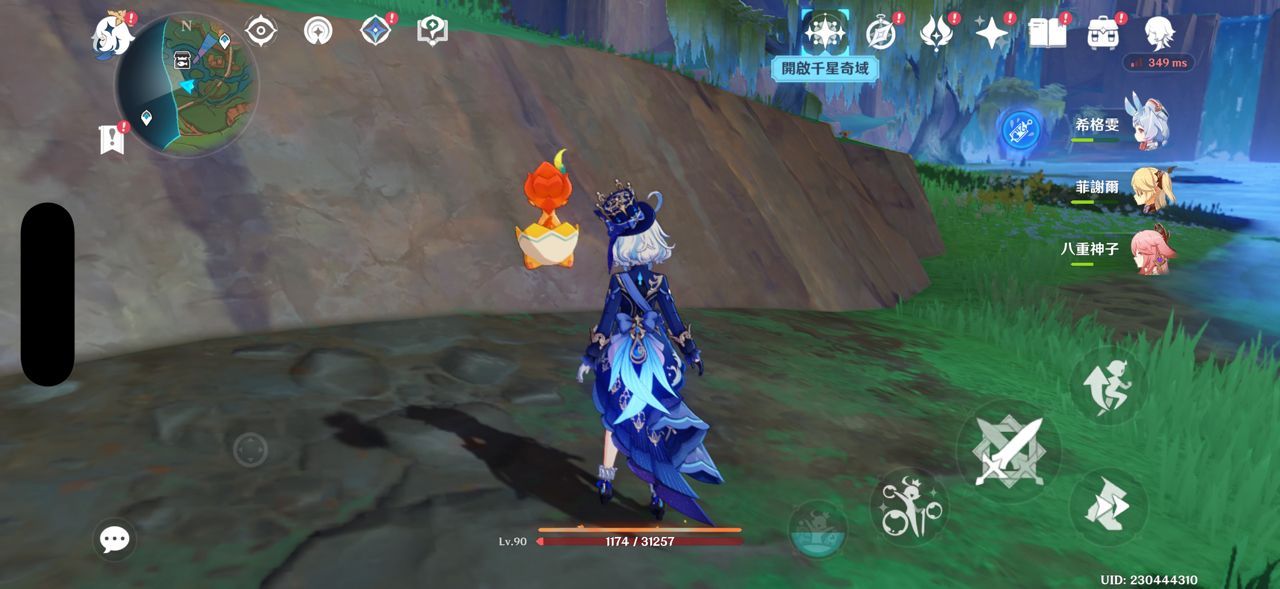Tap the jump button
The height and width of the screenshot is (589, 1280).
click(1108, 387)
